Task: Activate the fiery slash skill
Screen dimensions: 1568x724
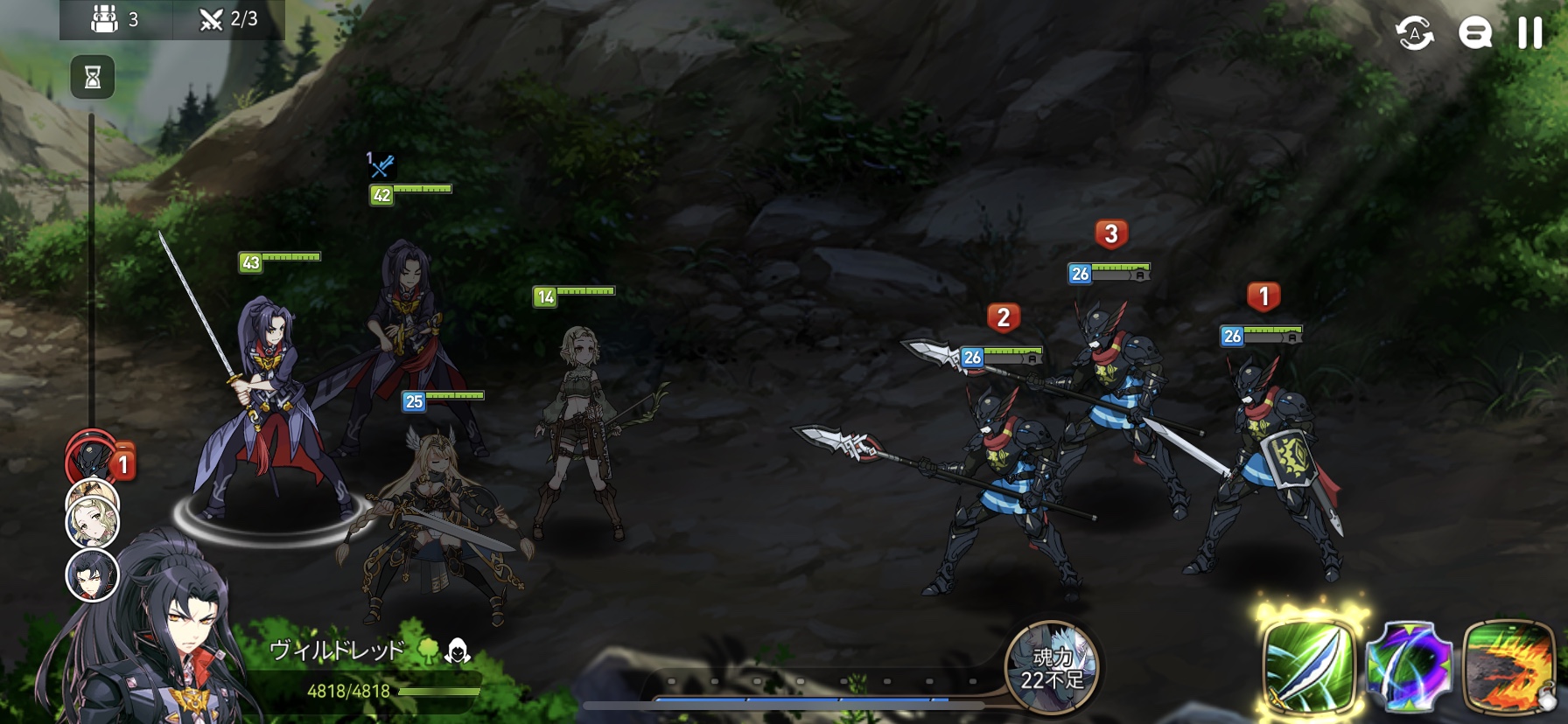Action: coord(1508,667)
